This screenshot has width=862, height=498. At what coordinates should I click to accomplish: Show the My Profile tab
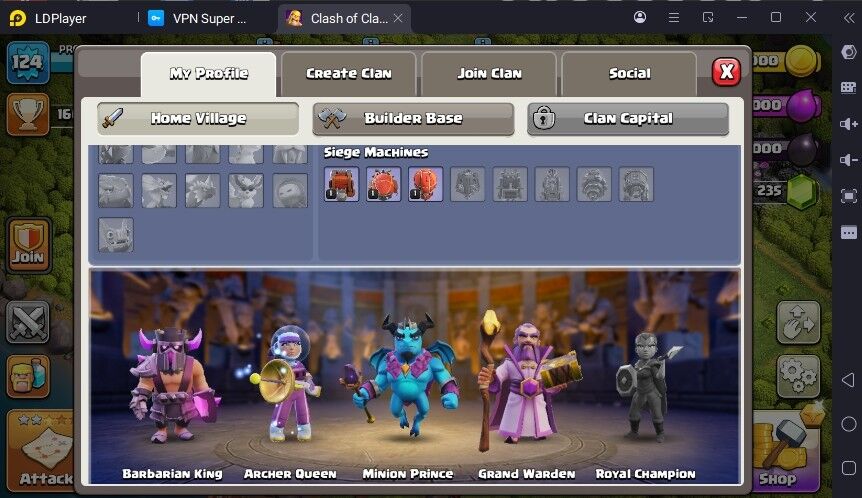[208, 73]
